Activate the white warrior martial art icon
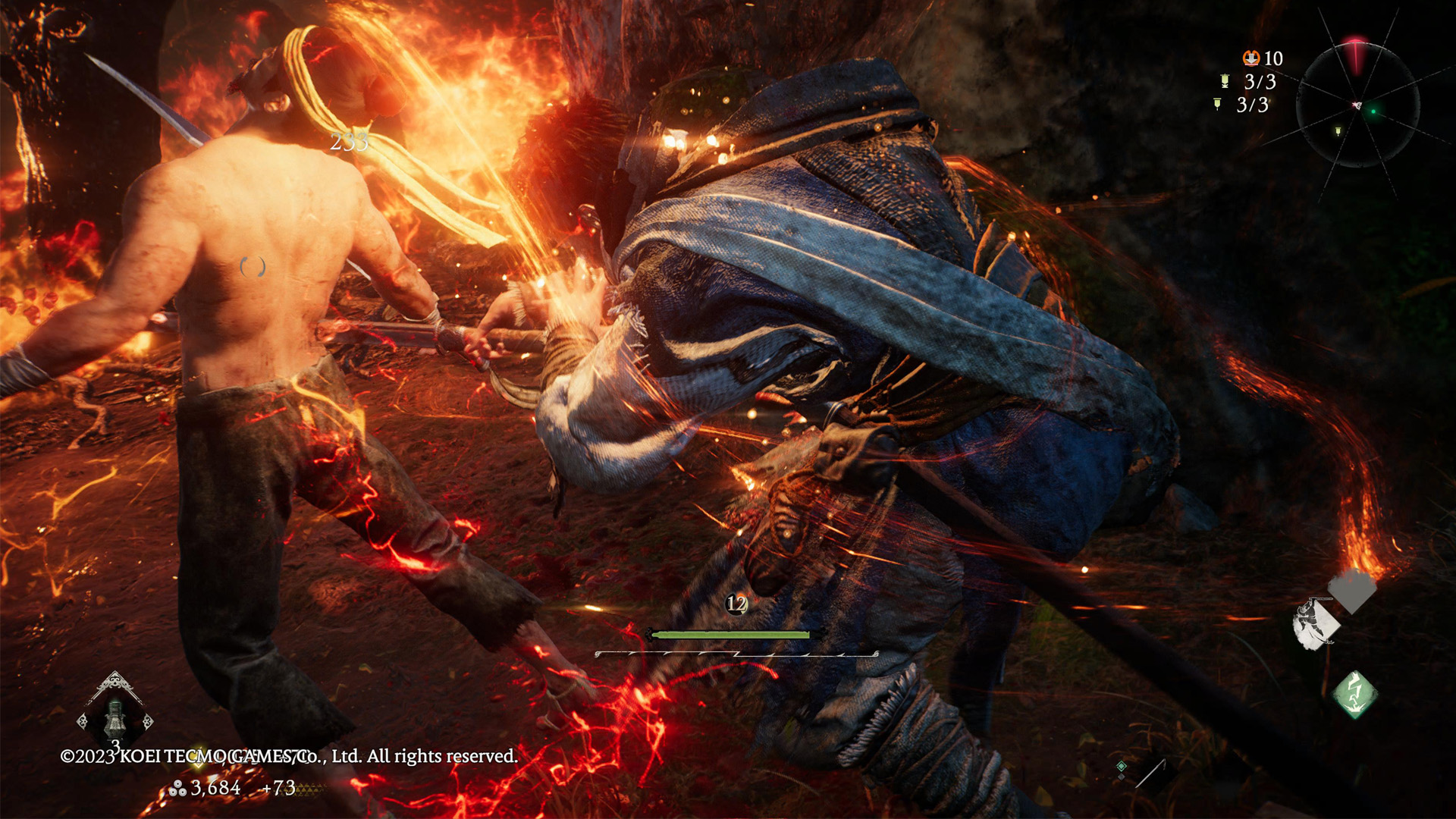The height and width of the screenshot is (819, 1456). [x=1316, y=624]
